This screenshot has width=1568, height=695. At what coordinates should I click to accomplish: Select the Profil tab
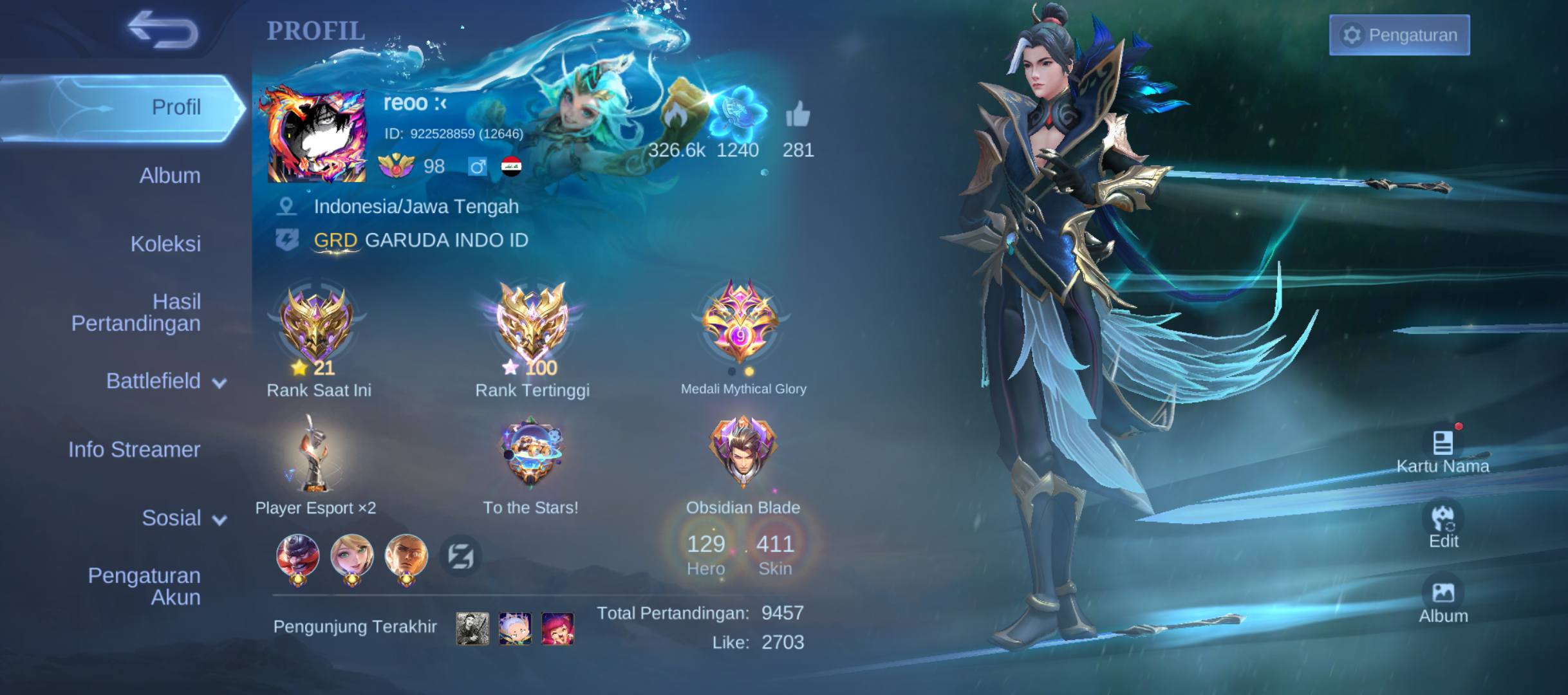pos(122,107)
